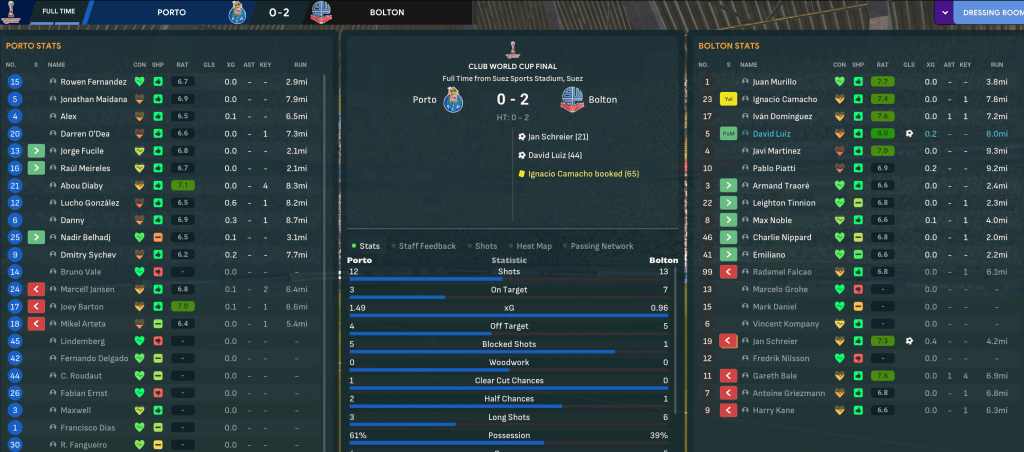The width and height of the screenshot is (1024, 452).
Task: Select Rowen Fernandez in Porto stats
Action: (94, 81)
